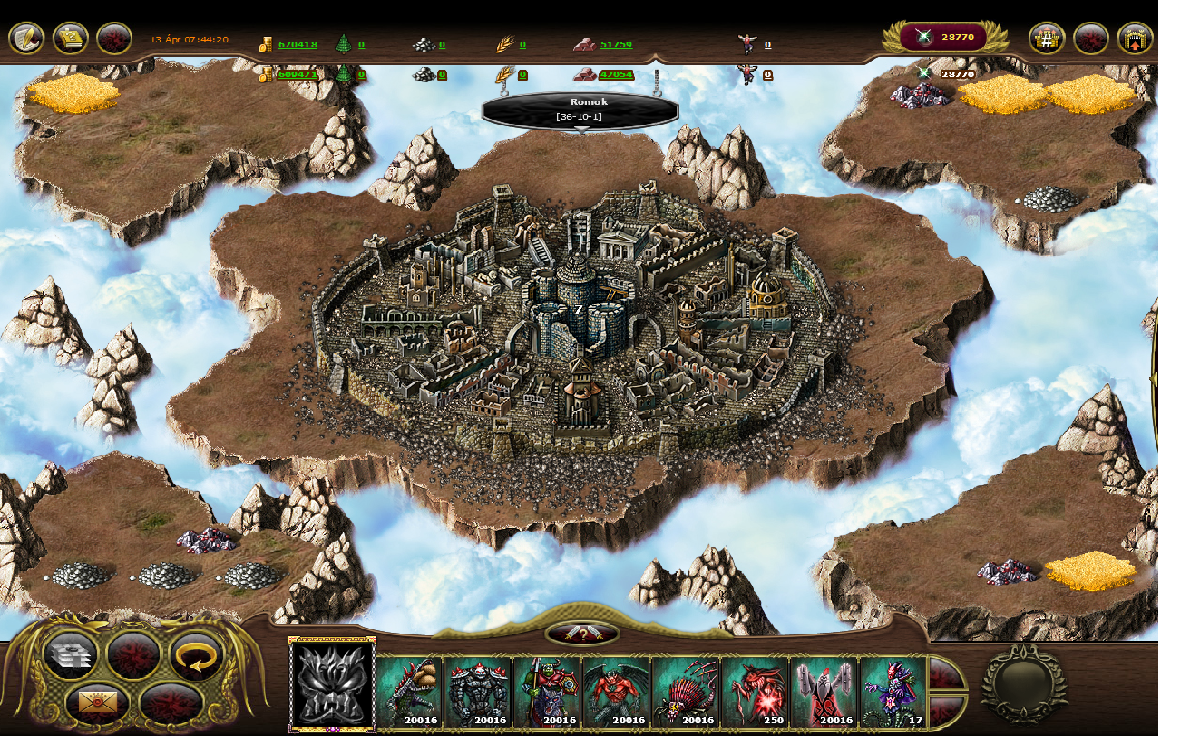Select the silver demon mask hero portrait
This screenshot has width=1192, height=736.
332,685
